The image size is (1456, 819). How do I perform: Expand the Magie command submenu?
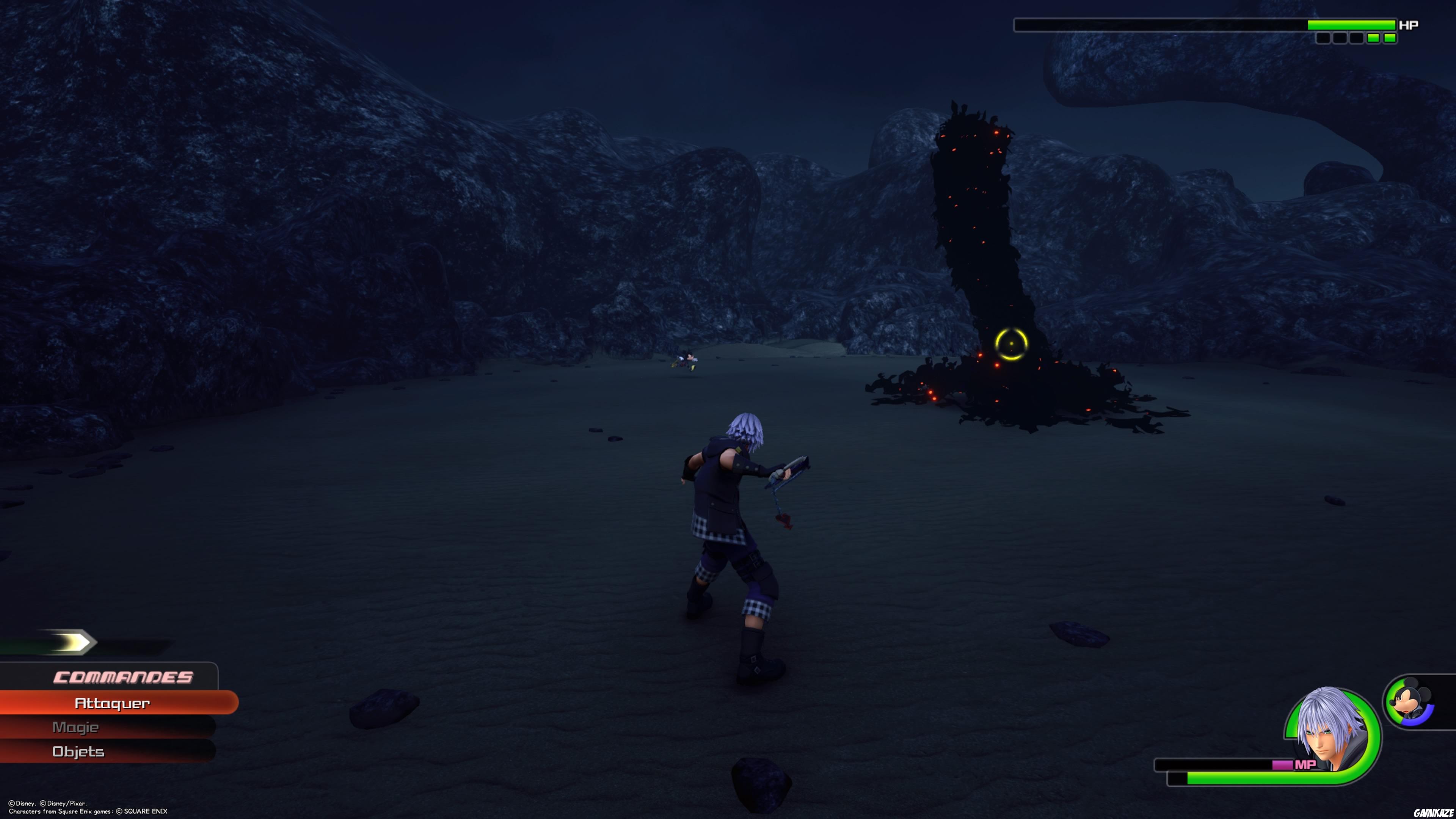click(x=76, y=728)
